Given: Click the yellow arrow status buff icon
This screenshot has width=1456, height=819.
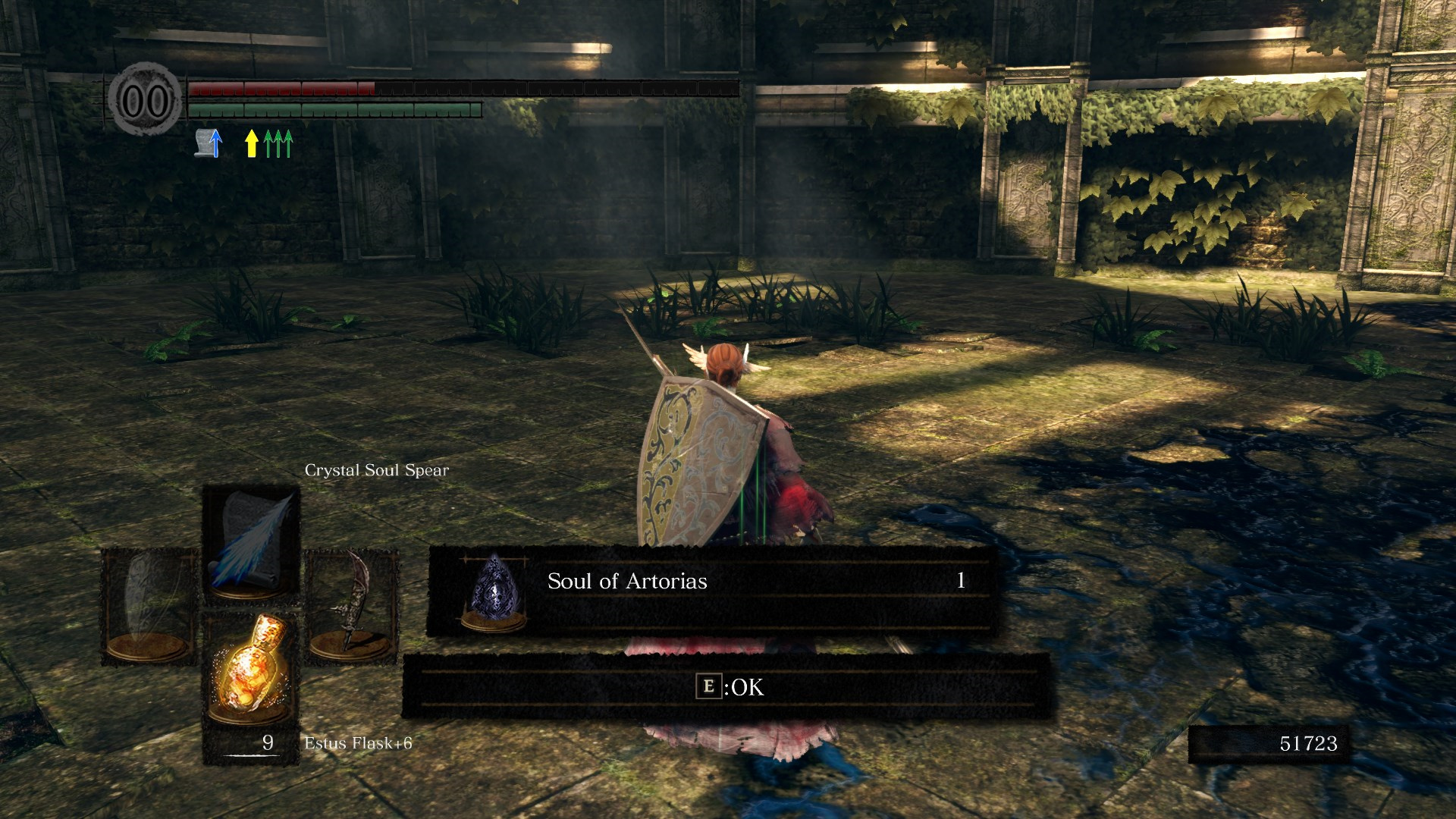Looking at the screenshot, I should (x=251, y=143).
